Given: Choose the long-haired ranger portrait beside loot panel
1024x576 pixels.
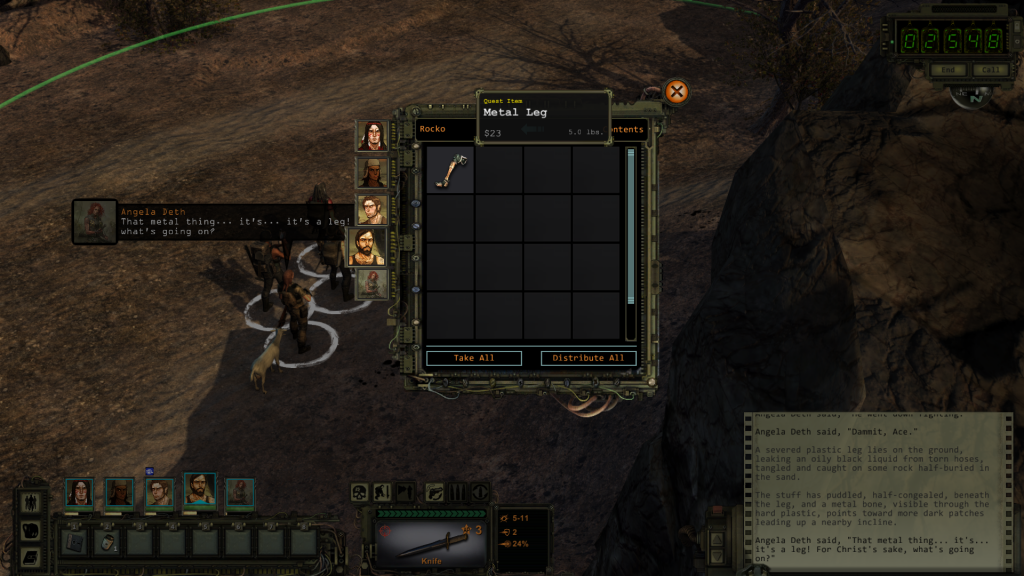Looking at the screenshot, I should 372,136.
